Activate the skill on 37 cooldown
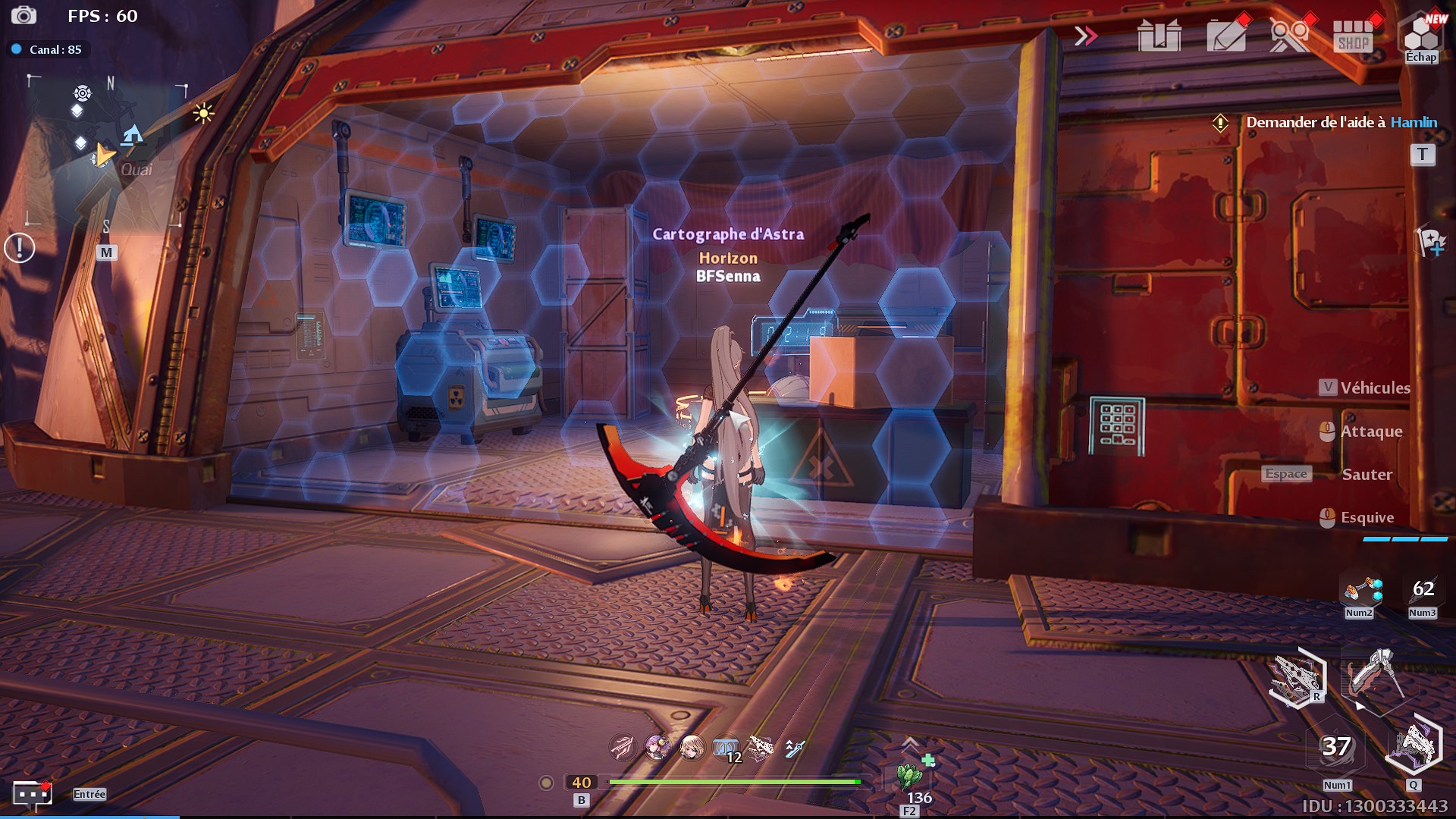Image resolution: width=1456 pixels, height=819 pixels. 1336,748
